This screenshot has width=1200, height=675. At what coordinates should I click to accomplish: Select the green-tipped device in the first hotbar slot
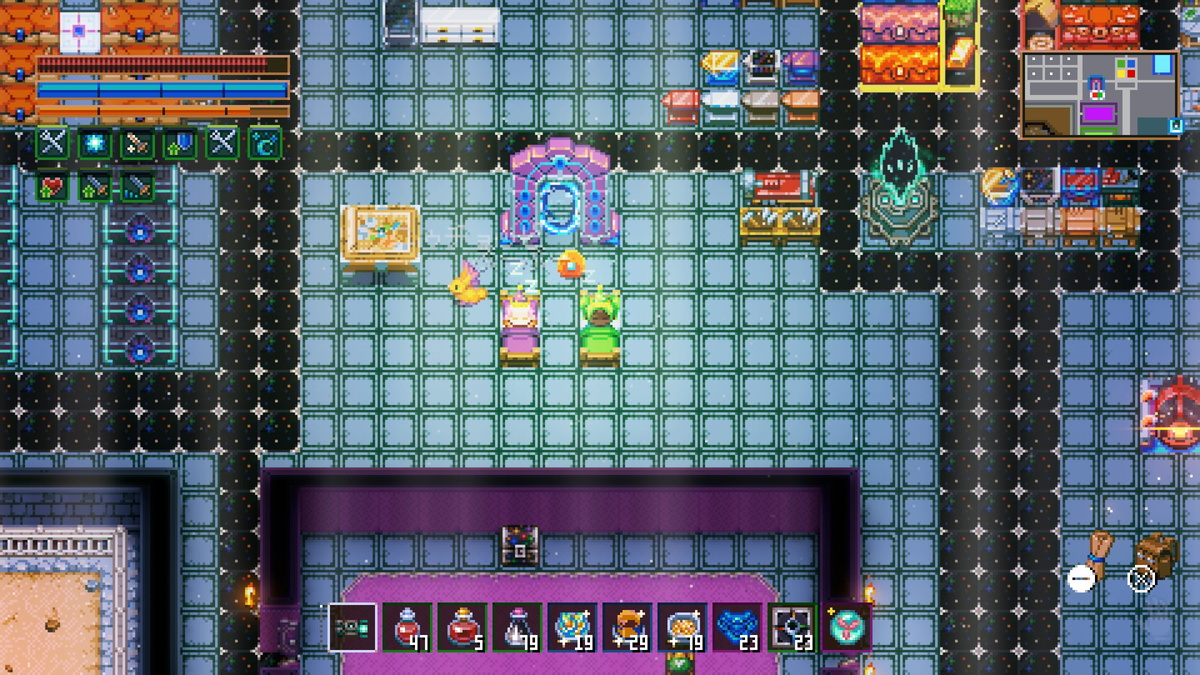tap(353, 628)
